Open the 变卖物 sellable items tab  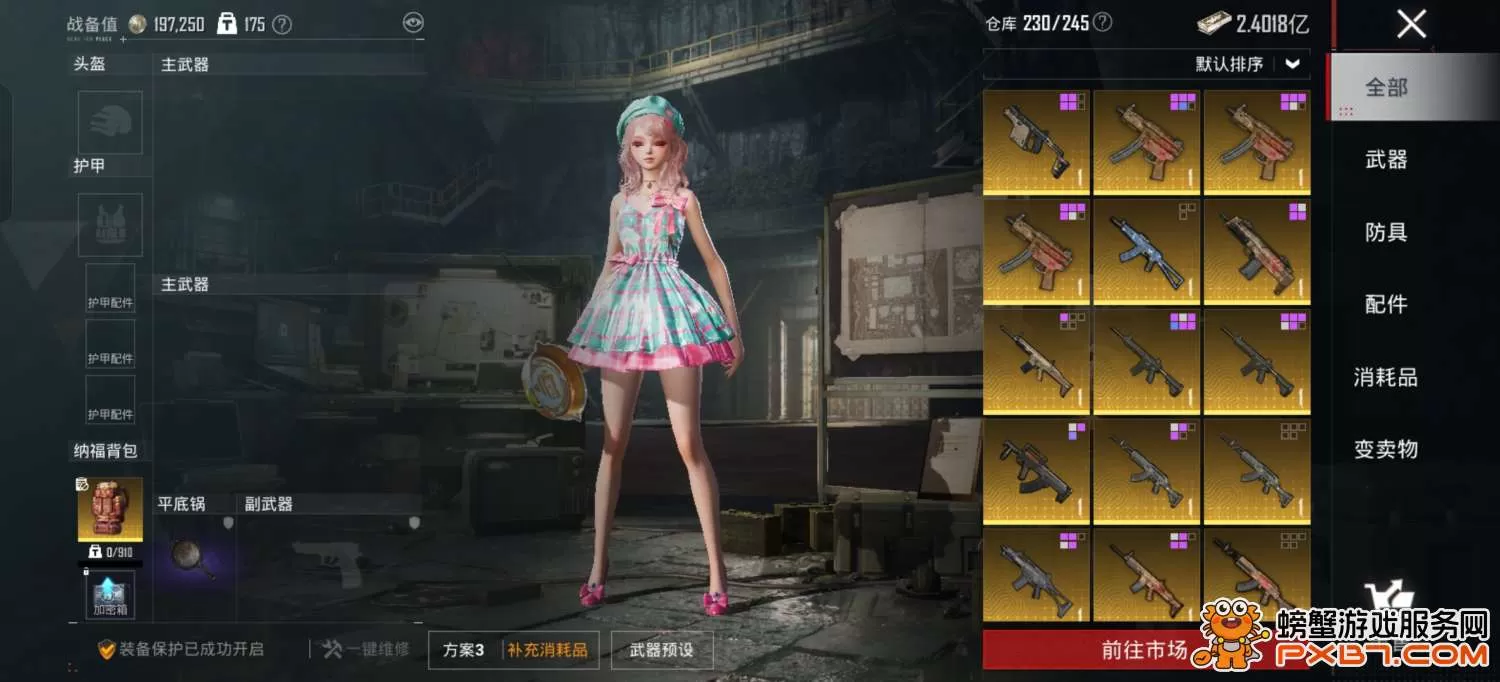click(x=1386, y=449)
